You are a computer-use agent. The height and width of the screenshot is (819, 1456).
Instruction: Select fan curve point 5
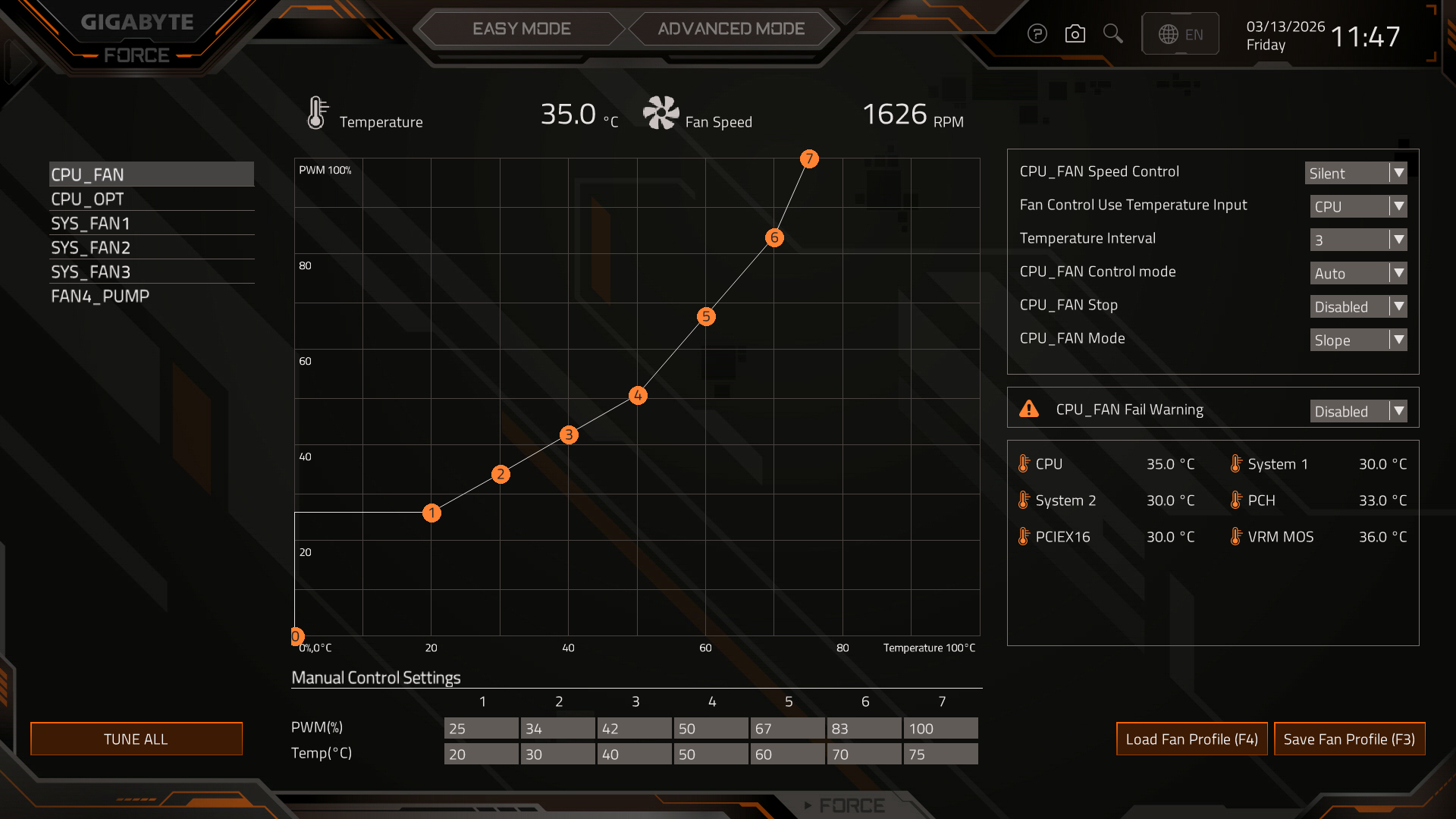coord(706,316)
